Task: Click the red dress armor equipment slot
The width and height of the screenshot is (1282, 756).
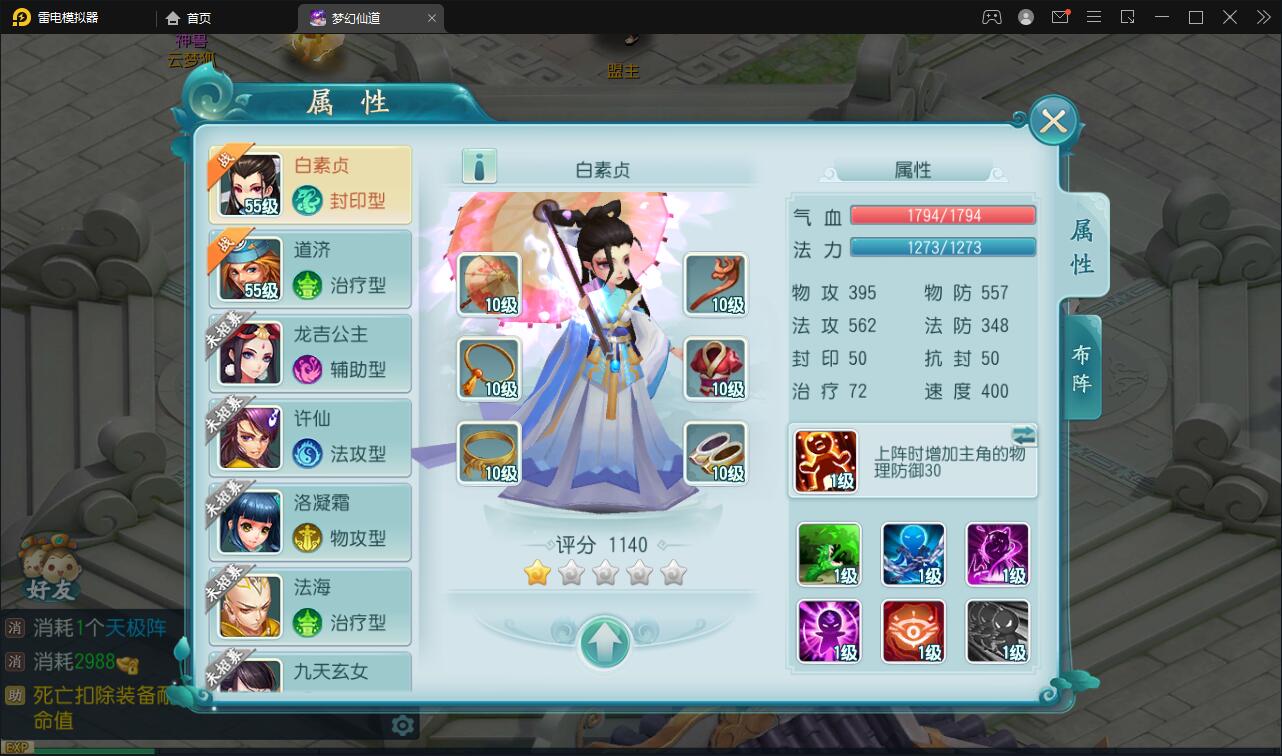Action: pyautogui.click(x=716, y=368)
